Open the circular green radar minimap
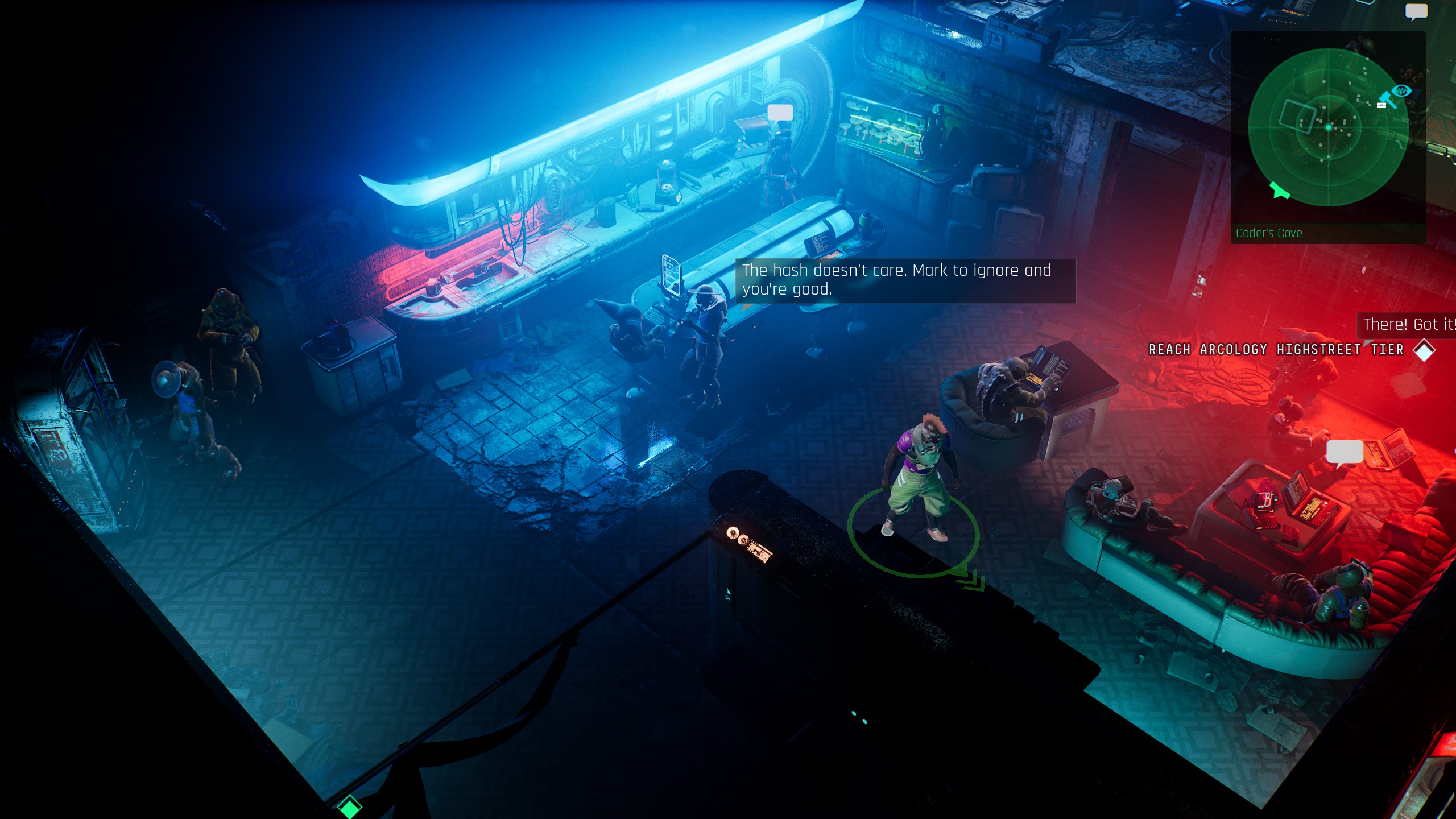The height and width of the screenshot is (819, 1456). click(1328, 127)
